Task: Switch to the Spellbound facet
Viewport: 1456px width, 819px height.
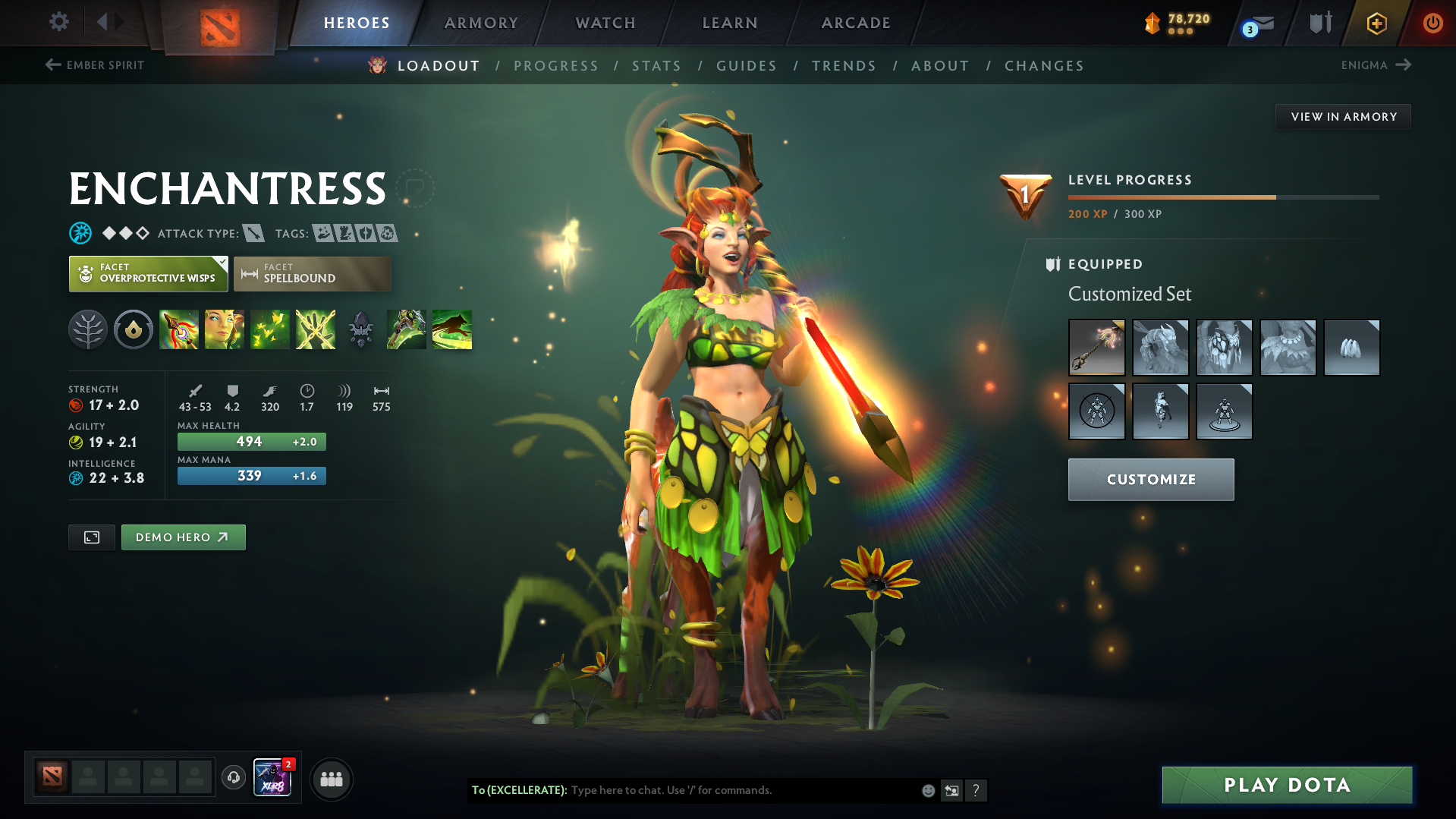Action: coord(313,274)
